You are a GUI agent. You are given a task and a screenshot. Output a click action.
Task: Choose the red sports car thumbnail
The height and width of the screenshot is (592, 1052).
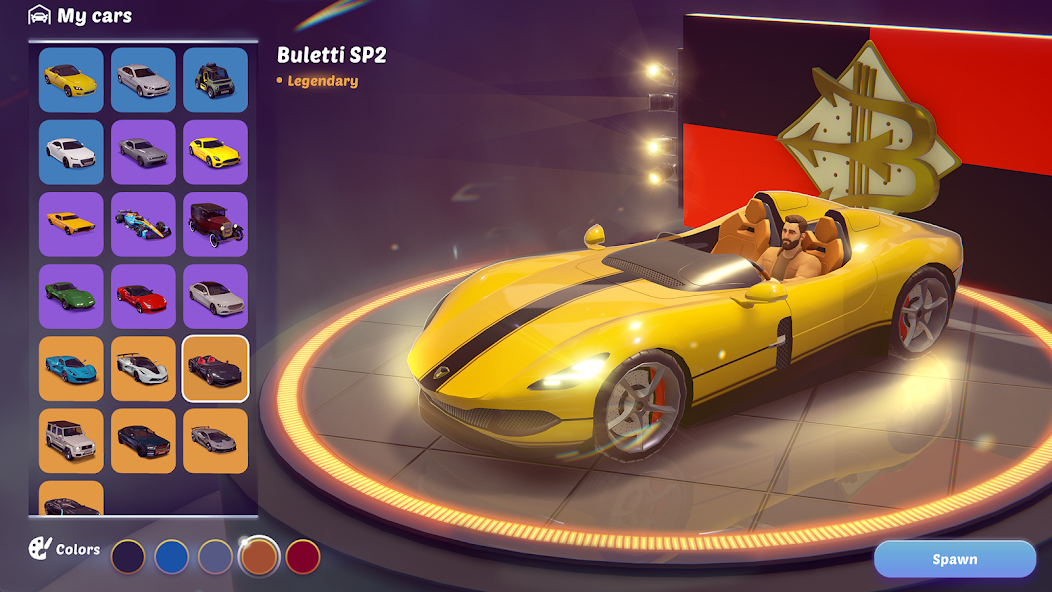(x=143, y=296)
